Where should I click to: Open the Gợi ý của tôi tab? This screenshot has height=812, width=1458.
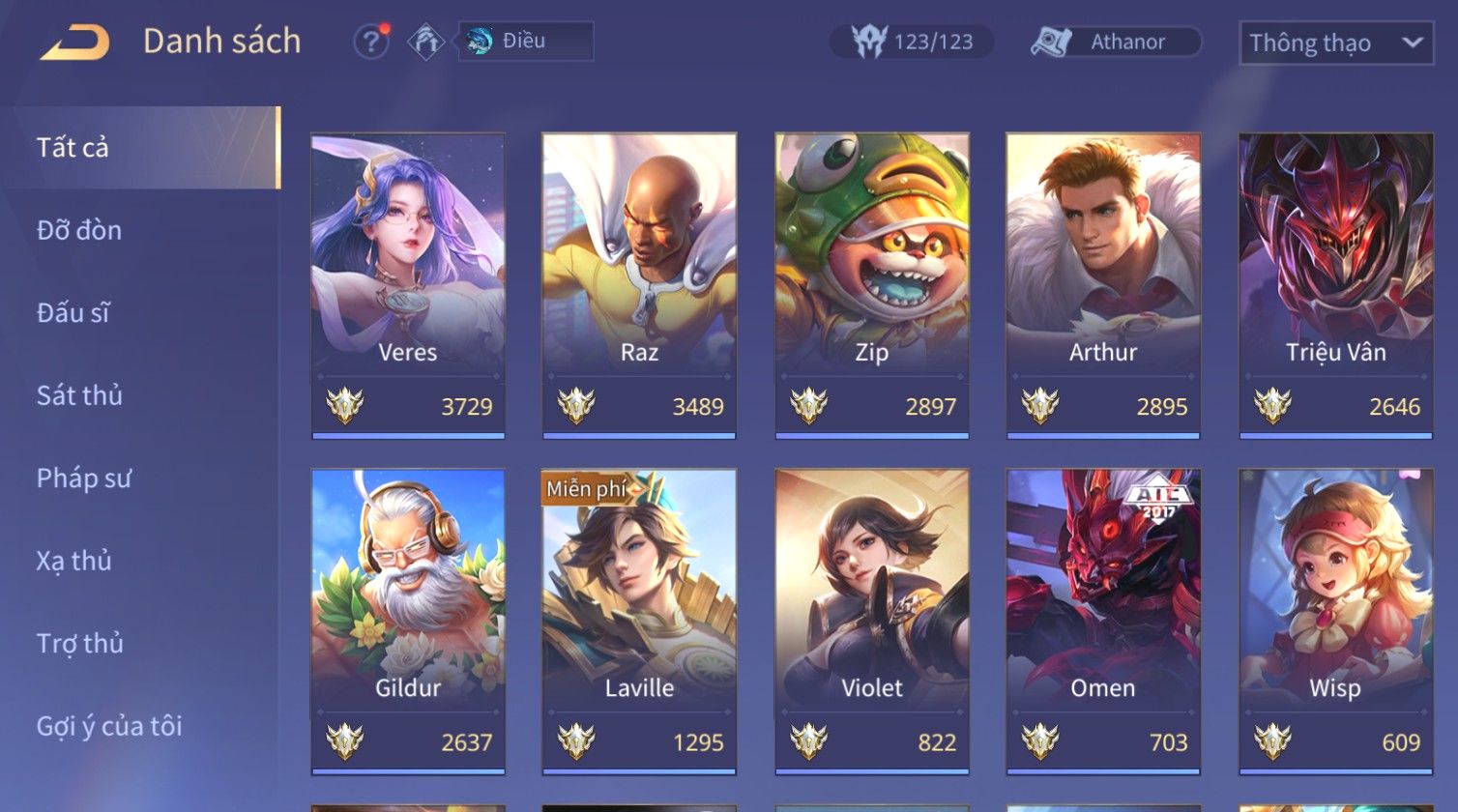click(109, 726)
